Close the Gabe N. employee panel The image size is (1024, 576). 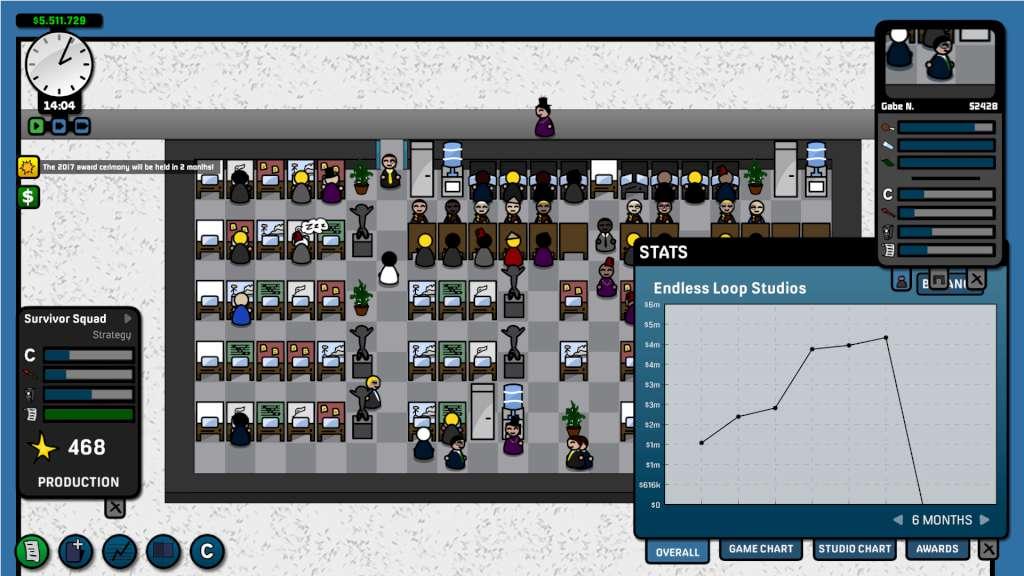[x=976, y=280]
